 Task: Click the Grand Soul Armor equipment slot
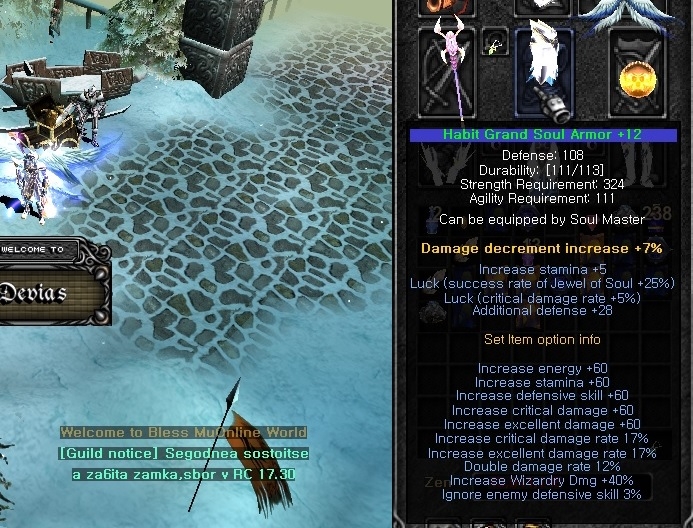click(543, 72)
